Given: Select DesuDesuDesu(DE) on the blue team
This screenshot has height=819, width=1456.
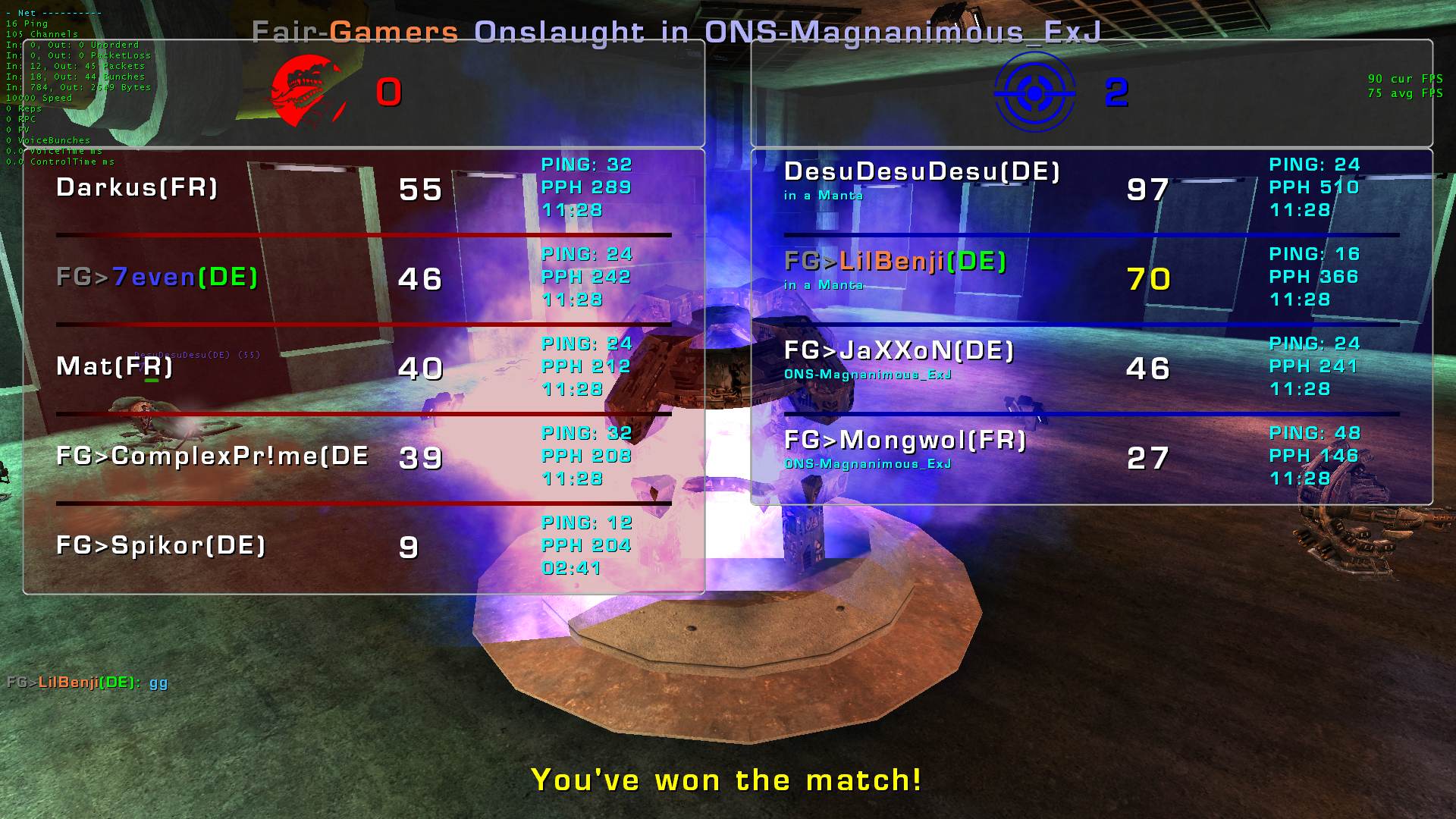Looking at the screenshot, I should tap(921, 172).
